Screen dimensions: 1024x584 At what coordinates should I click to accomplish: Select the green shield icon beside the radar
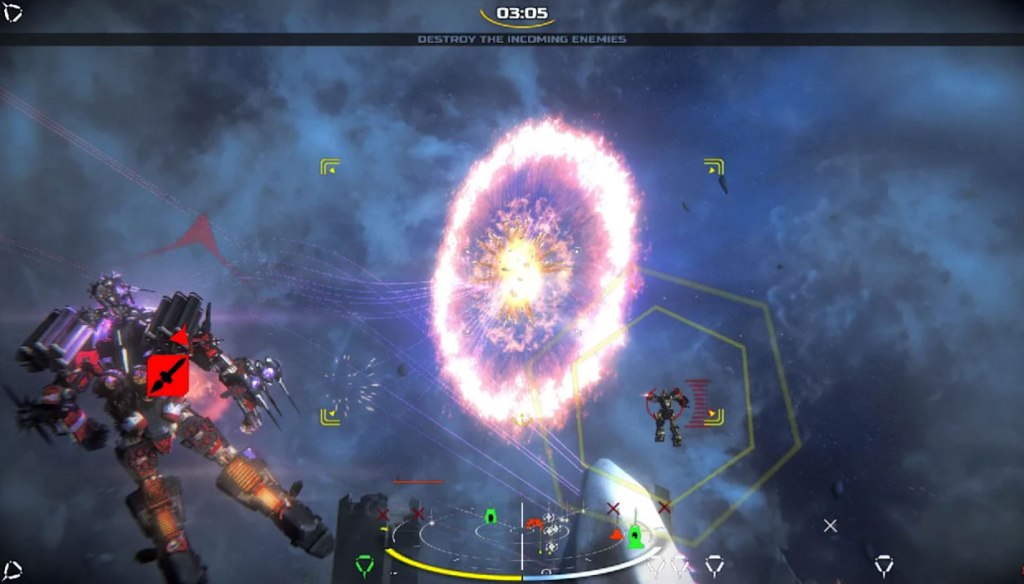click(365, 567)
